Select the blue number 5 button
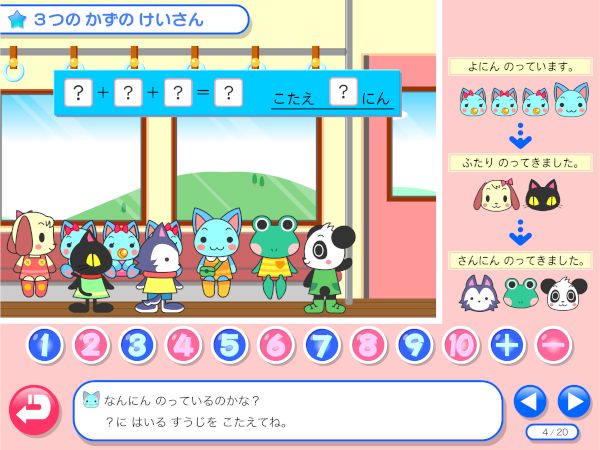600x450 pixels. 228,345
